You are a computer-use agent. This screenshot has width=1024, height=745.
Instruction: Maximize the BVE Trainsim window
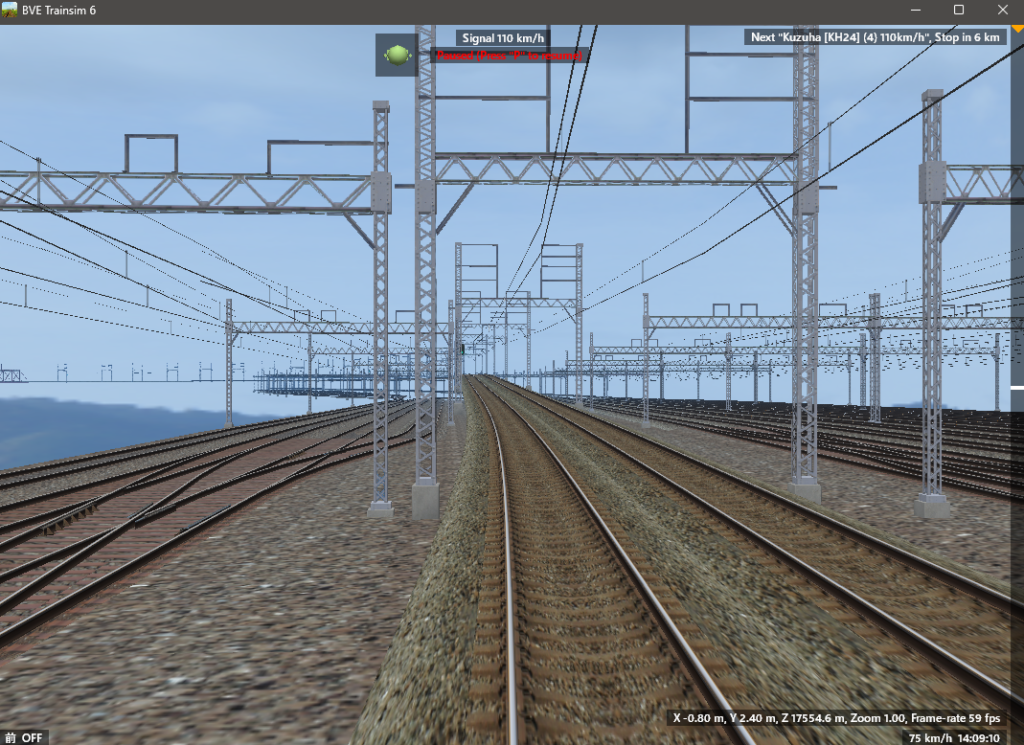point(958,10)
